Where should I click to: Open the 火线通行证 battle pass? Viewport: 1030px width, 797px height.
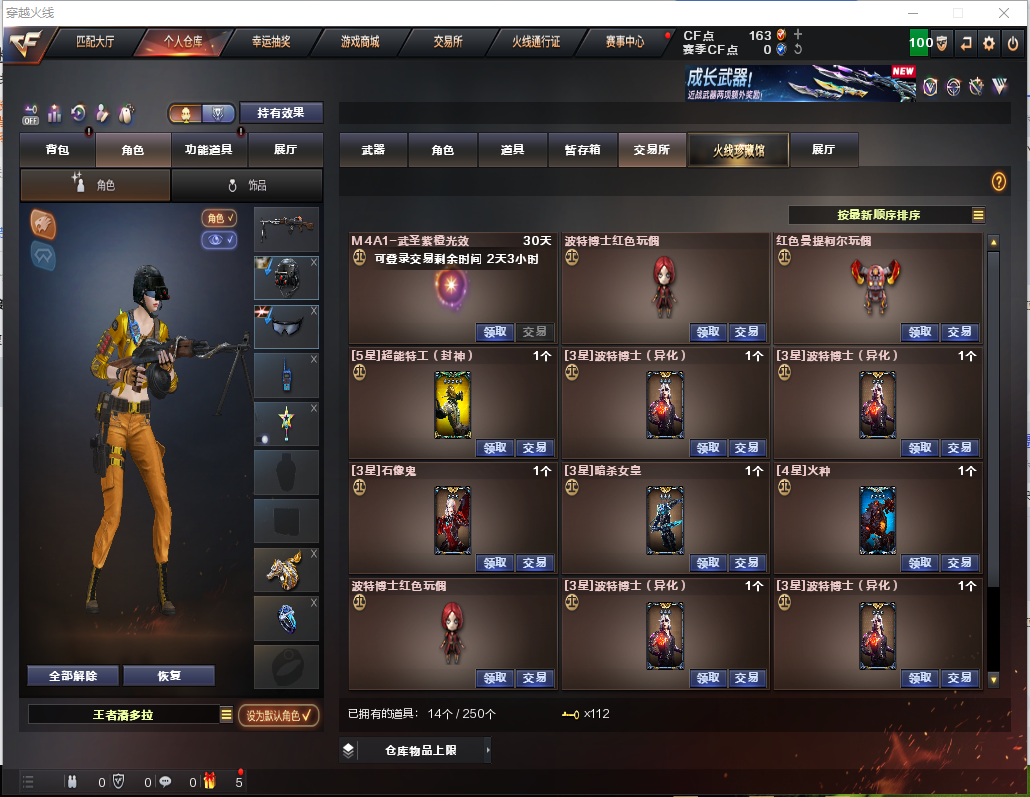point(536,42)
